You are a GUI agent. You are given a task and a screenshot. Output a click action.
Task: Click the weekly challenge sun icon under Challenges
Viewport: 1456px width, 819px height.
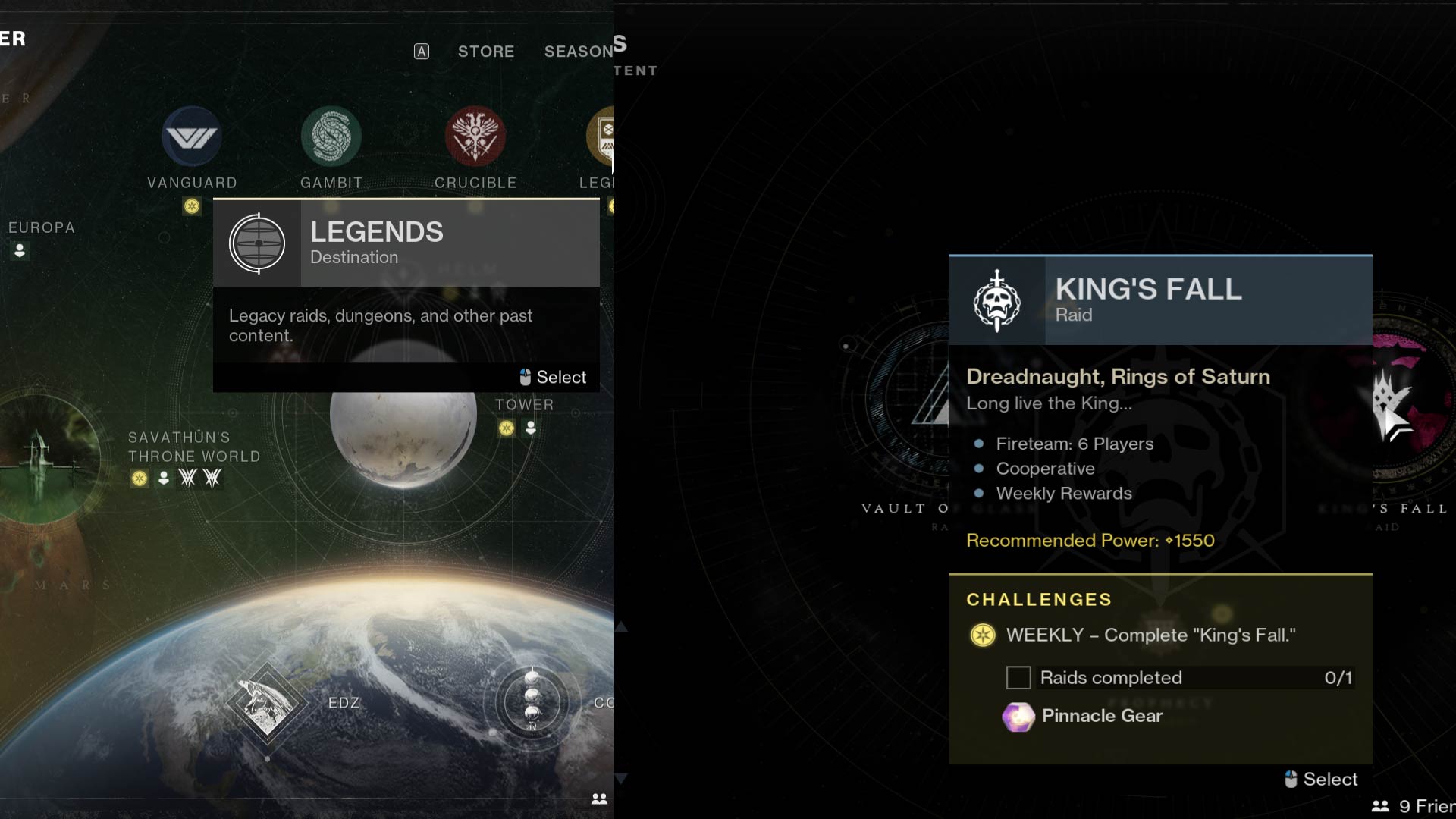(x=981, y=635)
